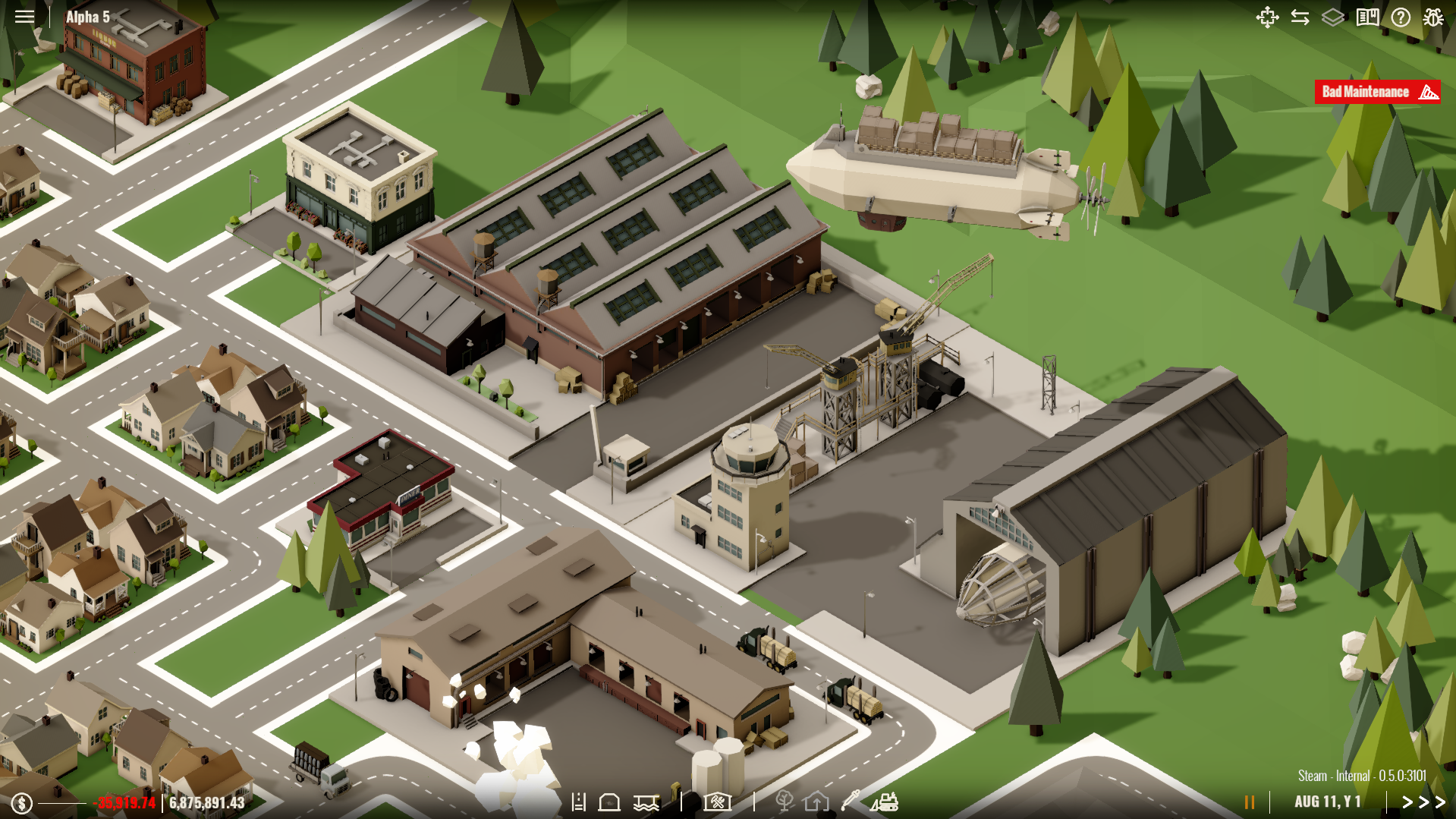The height and width of the screenshot is (819, 1456).
Task: Click the house upgrade arrow tool
Action: point(816,802)
